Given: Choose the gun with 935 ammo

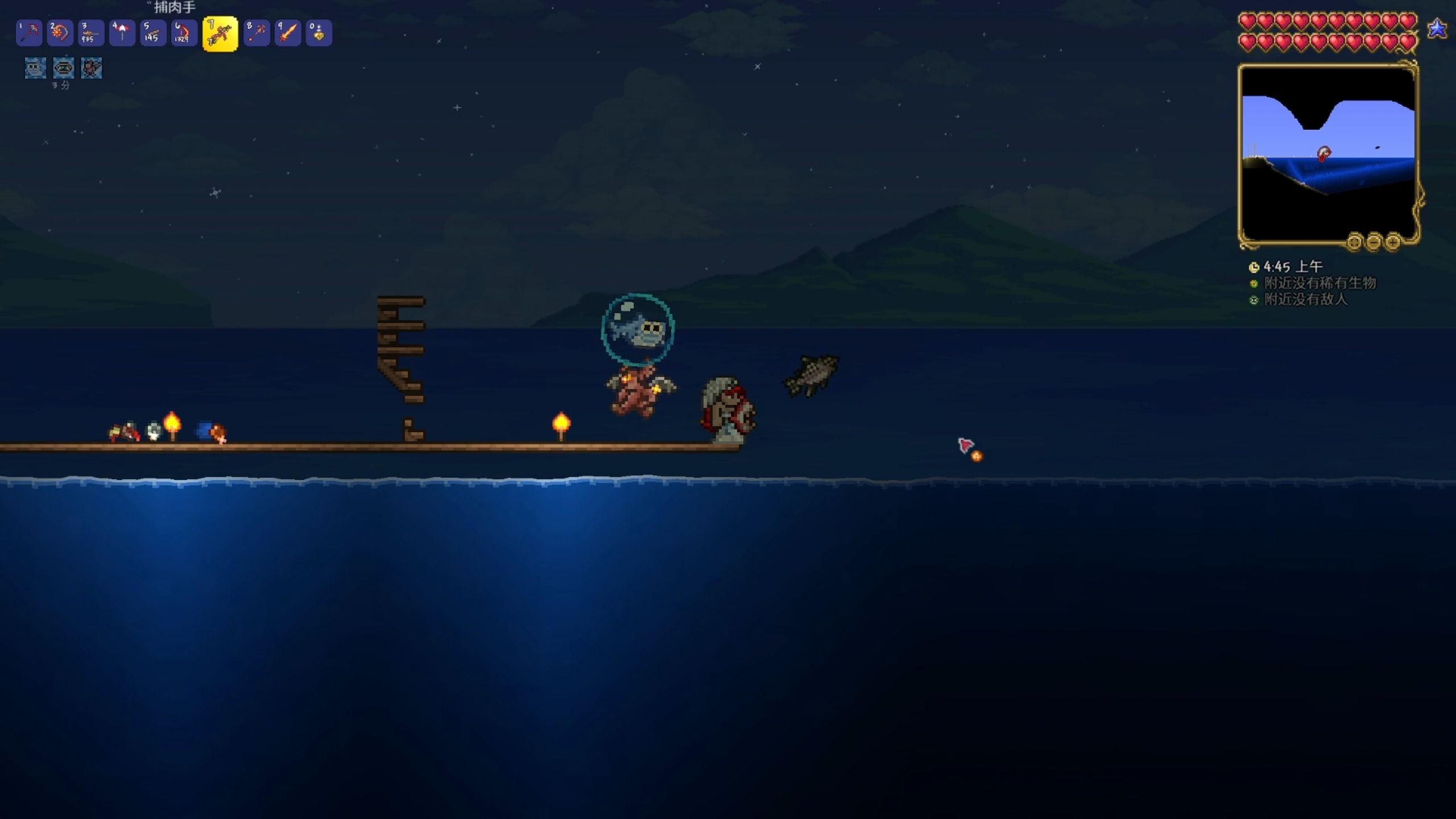Looking at the screenshot, I should 90,33.
